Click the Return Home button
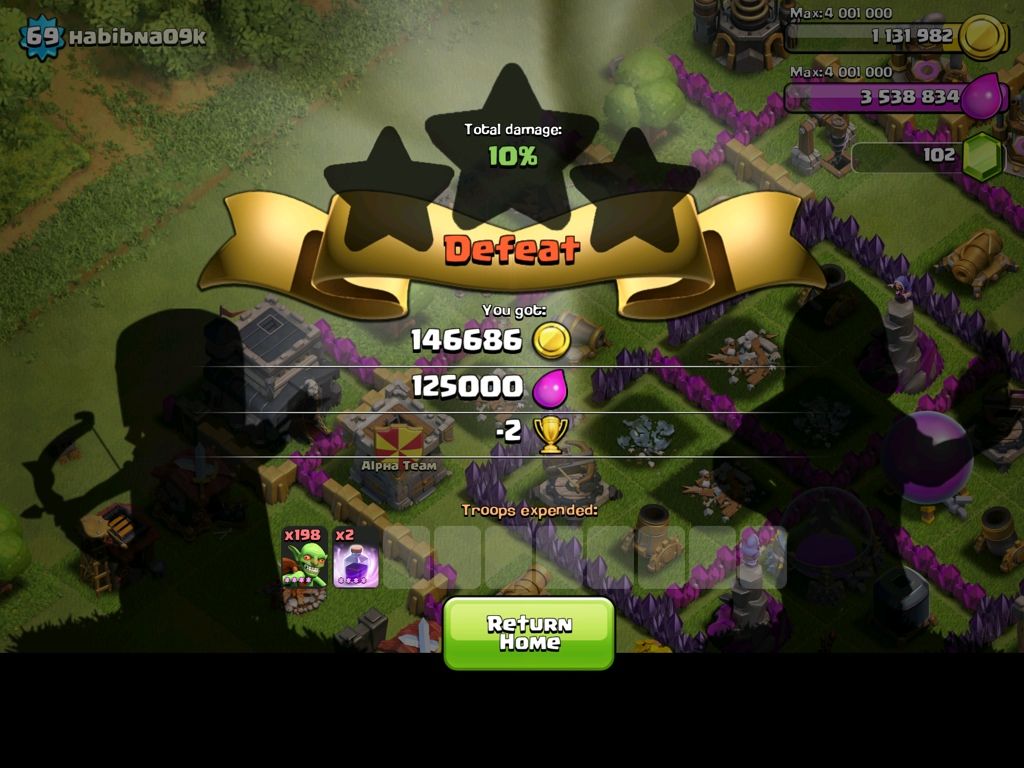Image resolution: width=1024 pixels, height=768 pixels. coord(528,633)
